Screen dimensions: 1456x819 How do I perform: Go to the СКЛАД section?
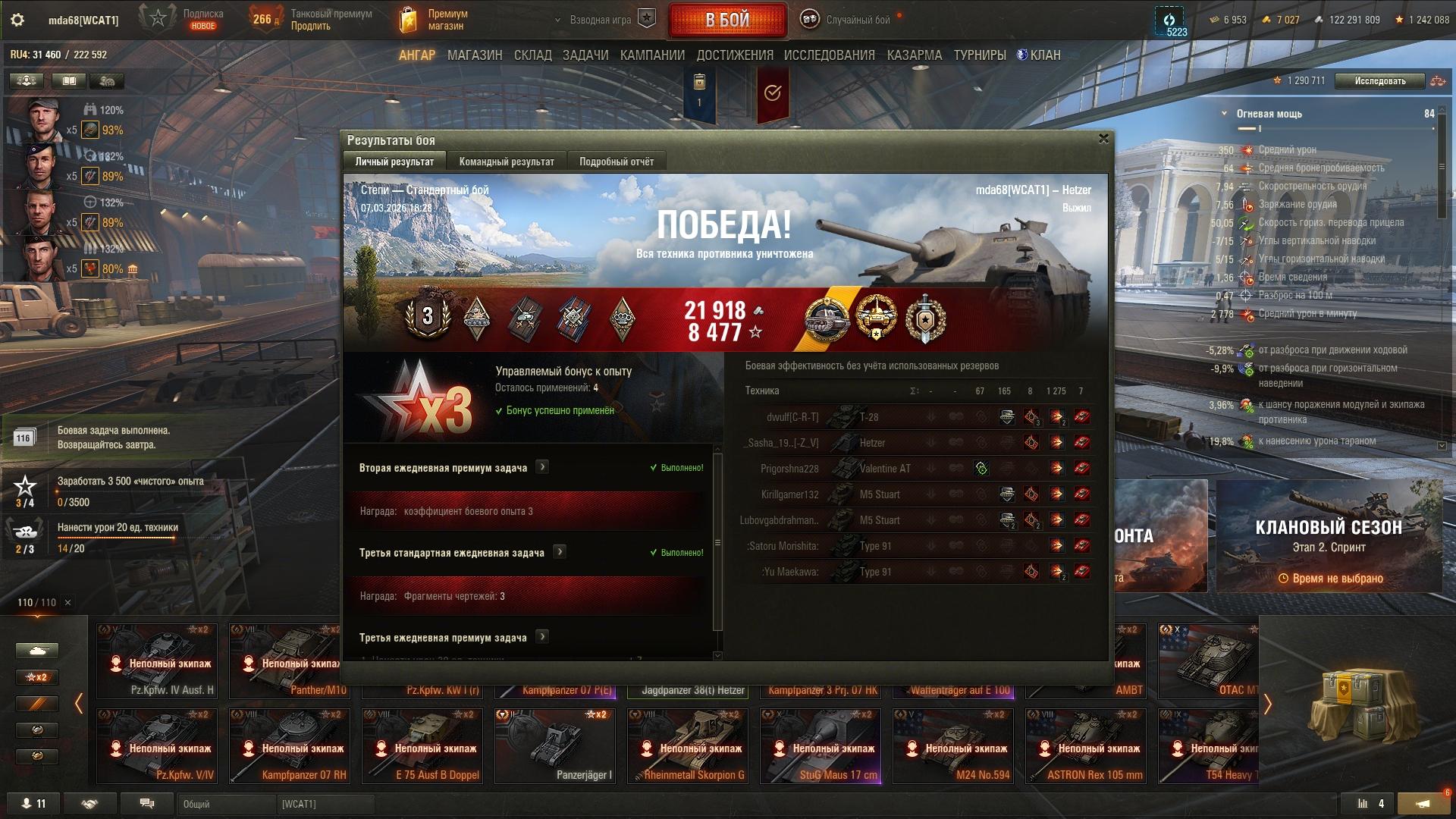click(533, 55)
